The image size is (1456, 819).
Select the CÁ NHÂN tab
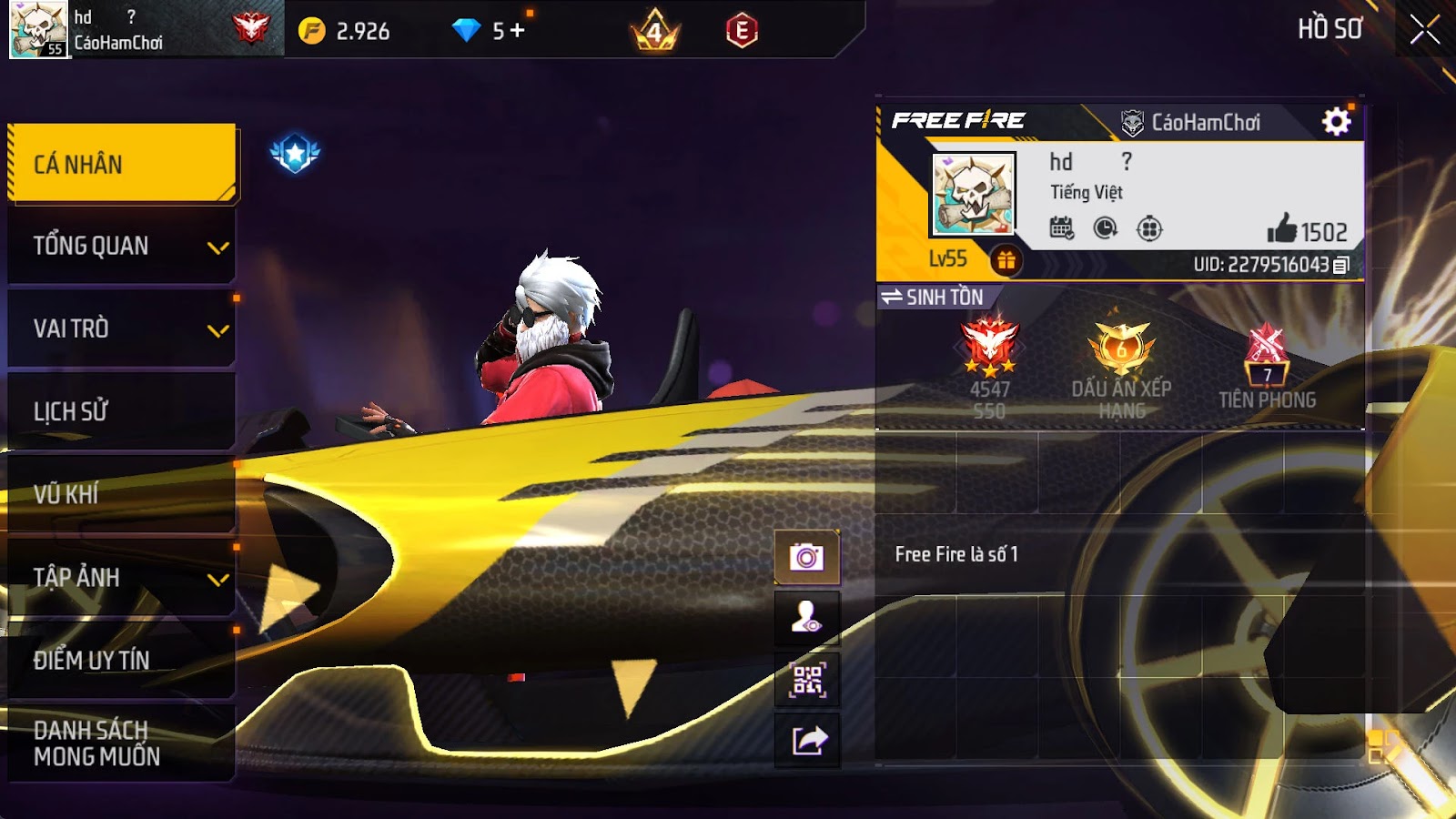122,164
